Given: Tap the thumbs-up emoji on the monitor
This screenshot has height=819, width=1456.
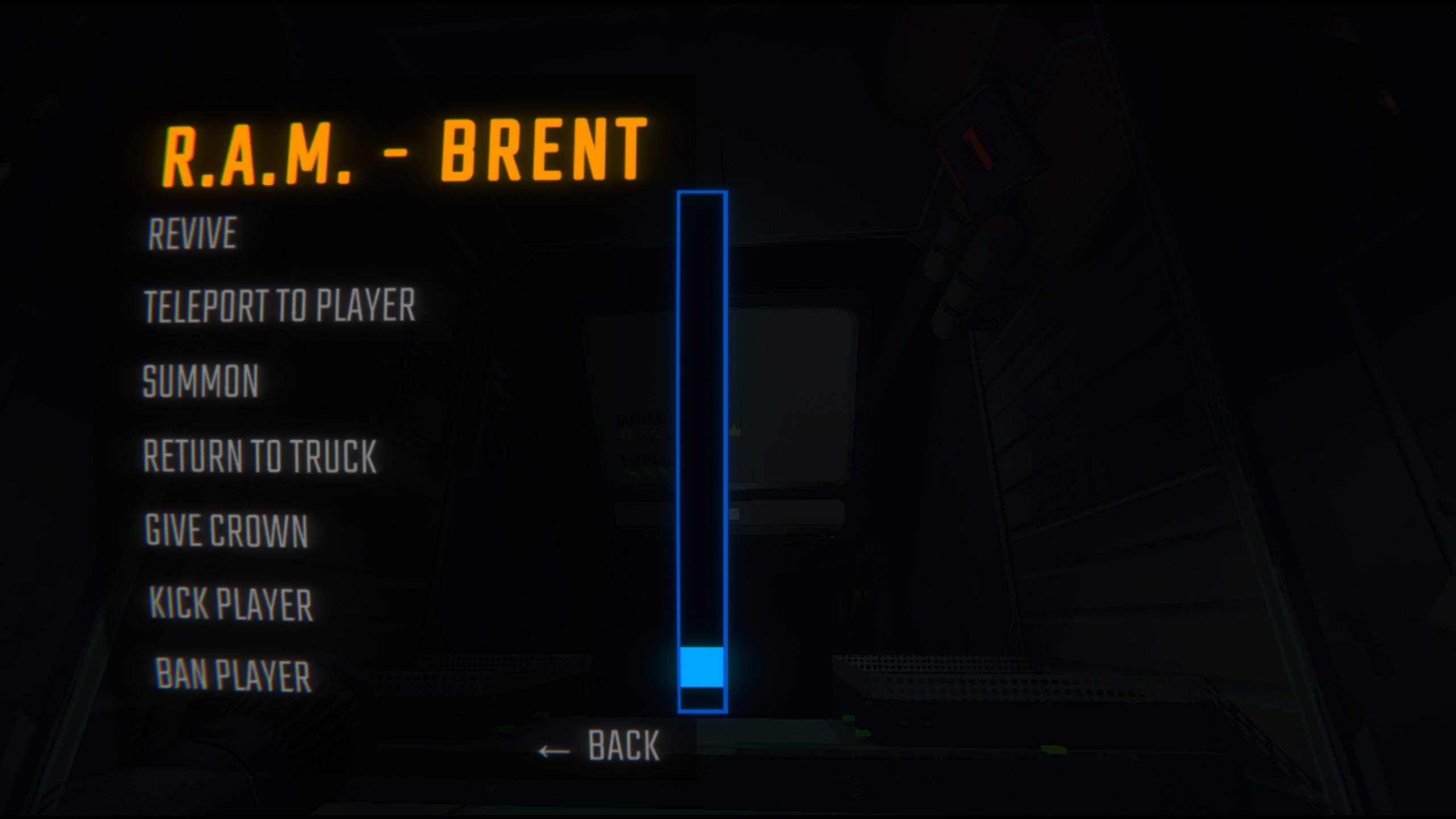Looking at the screenshot, I should (x=735, y=431).
